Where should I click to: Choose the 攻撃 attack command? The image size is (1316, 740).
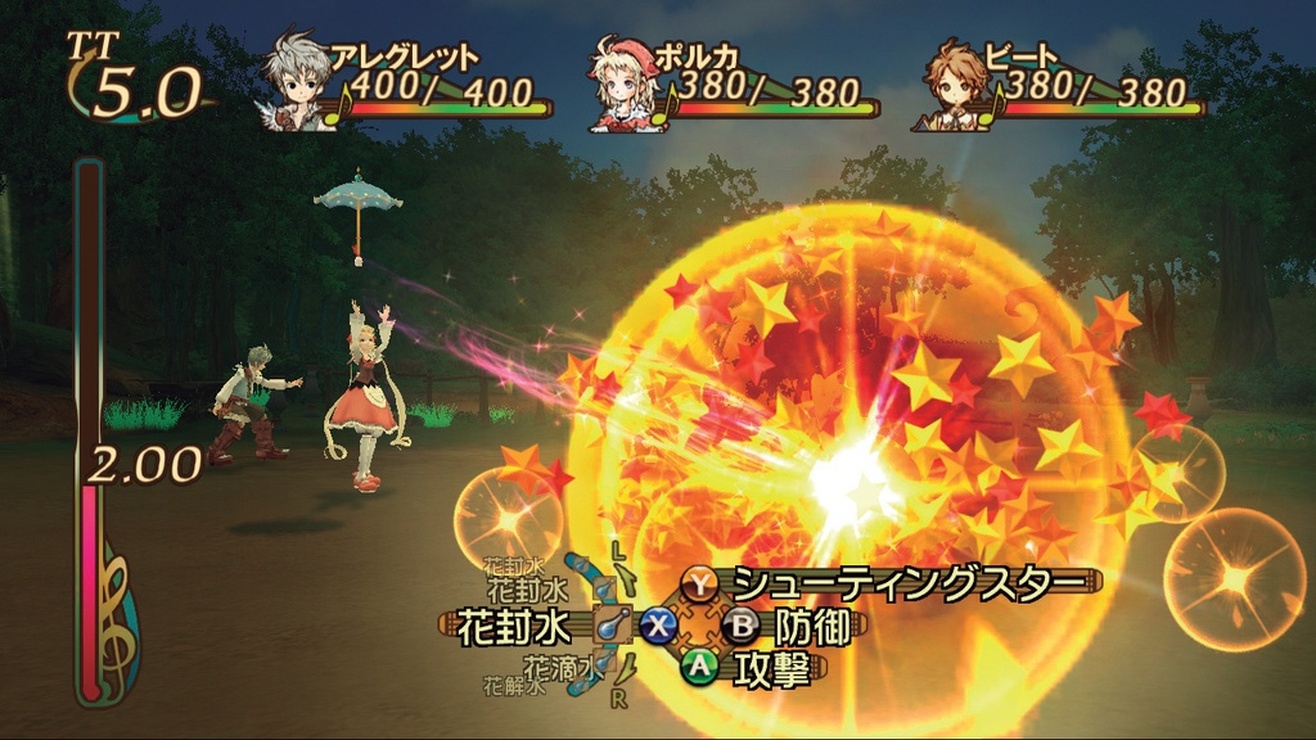click(770, 668)
